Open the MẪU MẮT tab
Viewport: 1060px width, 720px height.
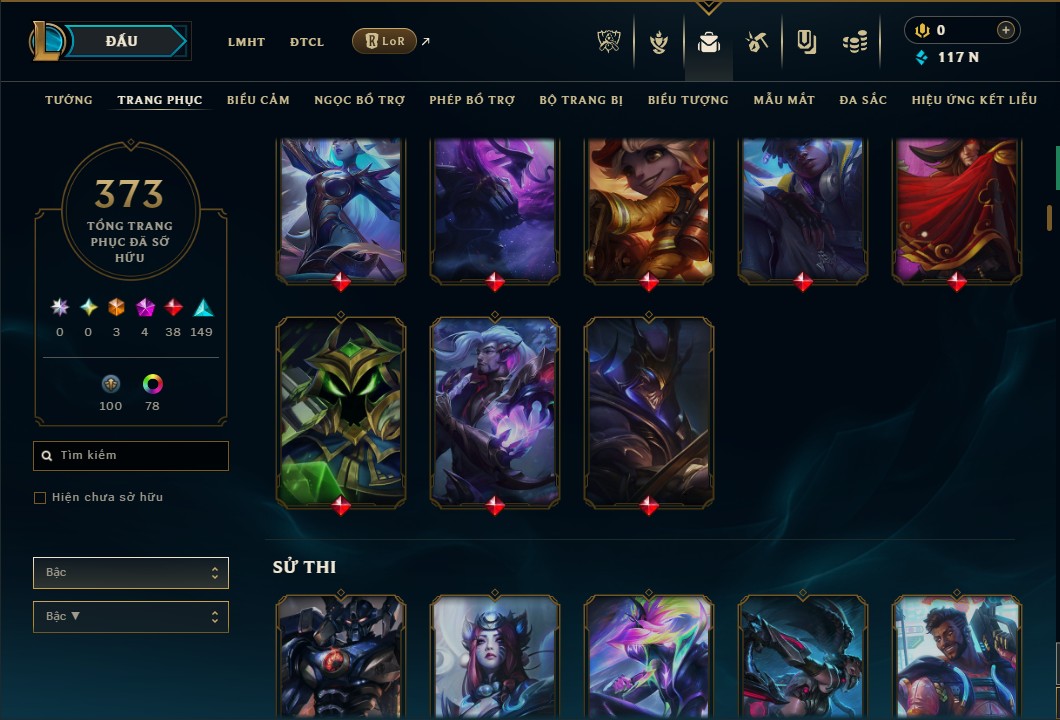(x=784, y=100)
